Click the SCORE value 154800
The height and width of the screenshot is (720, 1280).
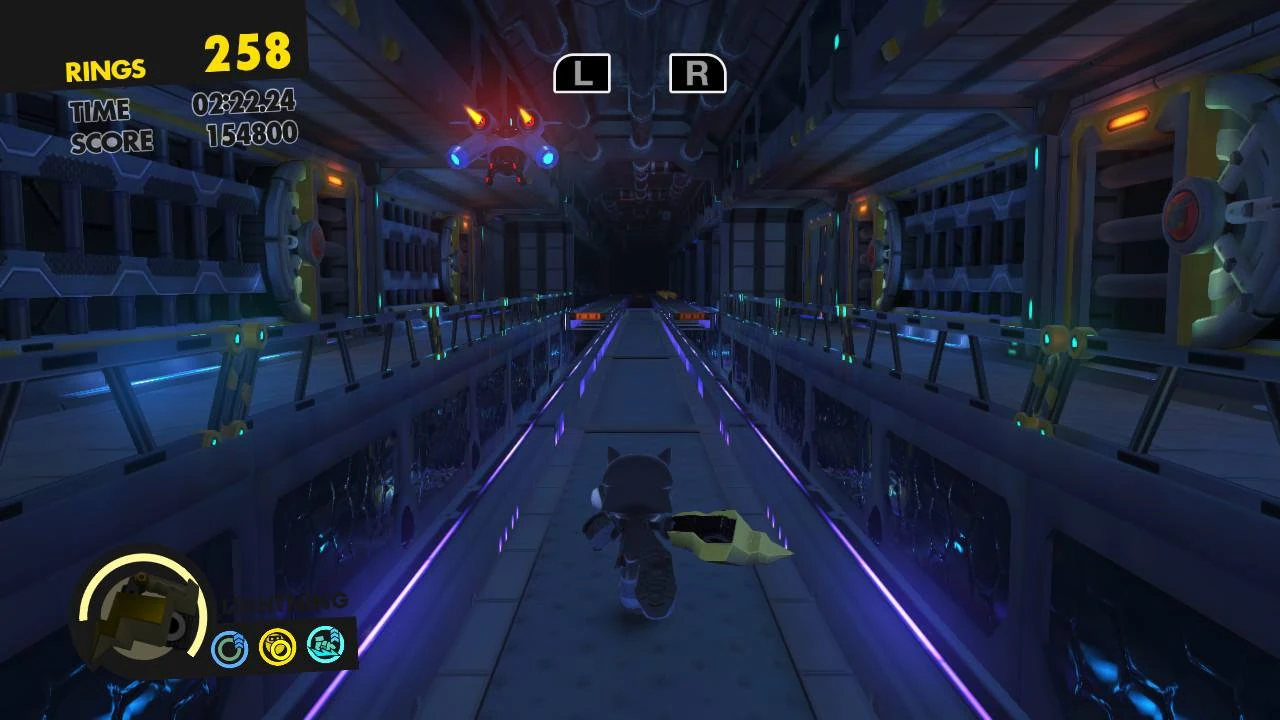pyautogui.click(x=253, y=132)
